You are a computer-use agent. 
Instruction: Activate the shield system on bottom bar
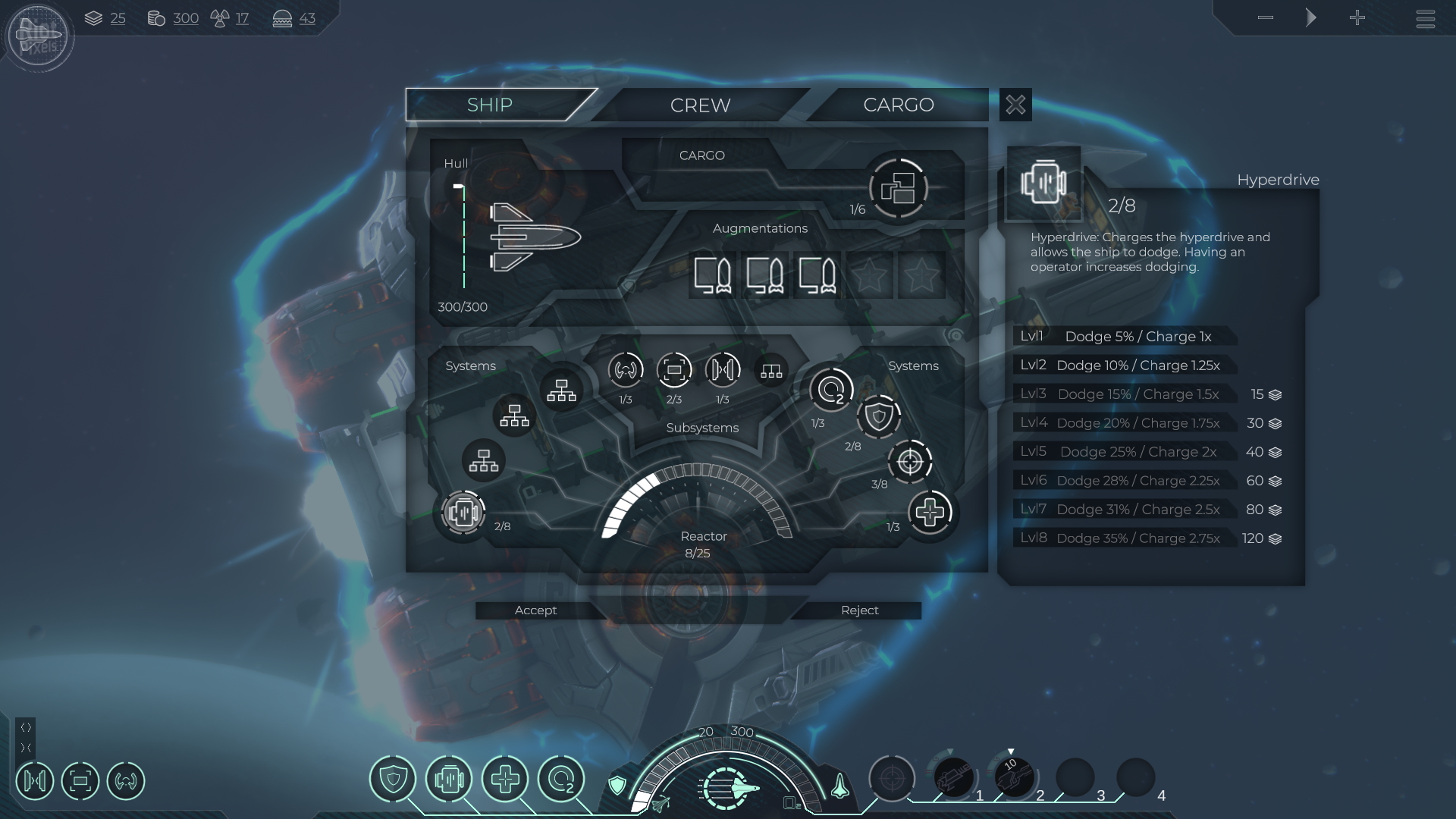tap(393, 779)
